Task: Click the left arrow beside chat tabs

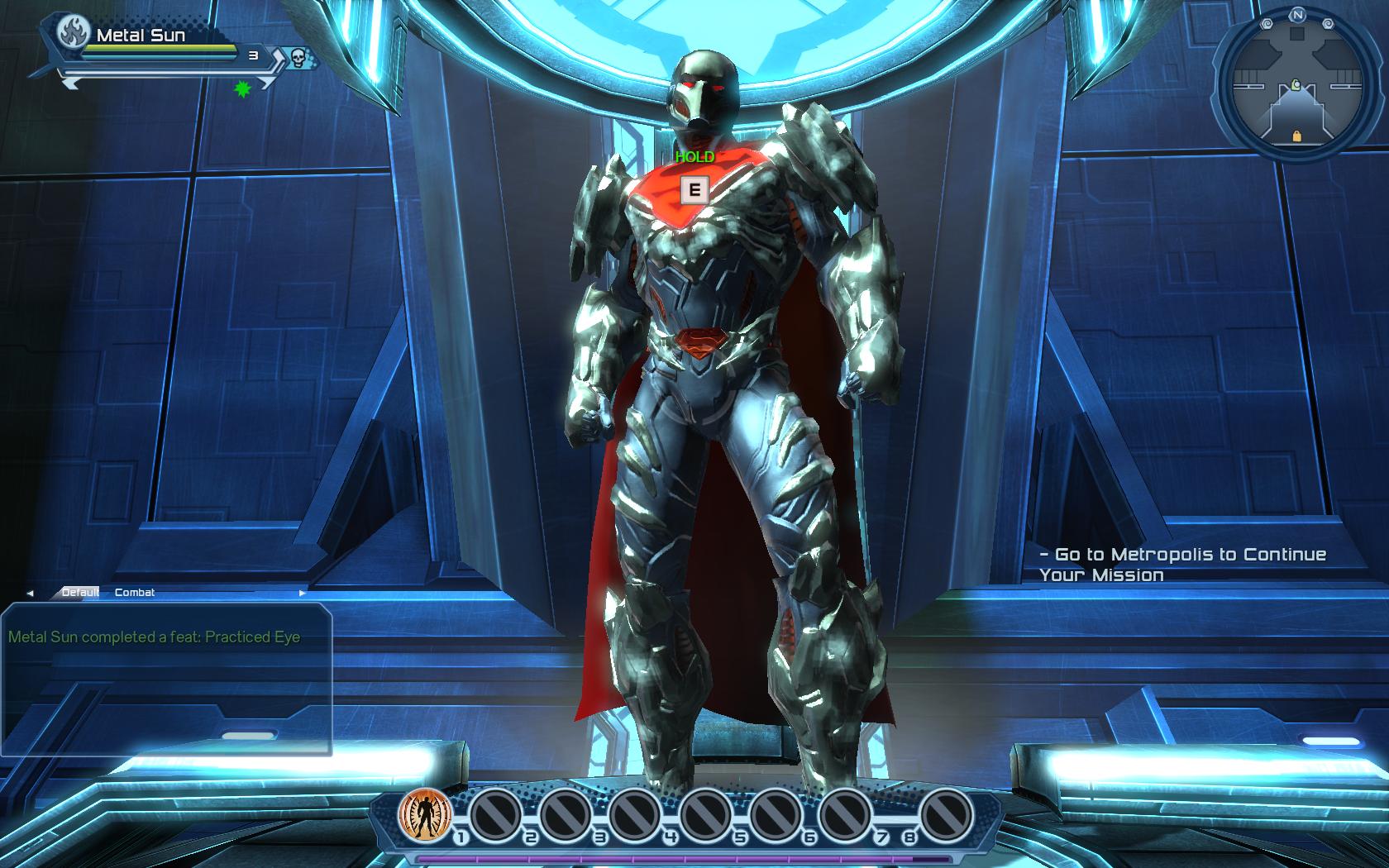Action: coord(31,593)
